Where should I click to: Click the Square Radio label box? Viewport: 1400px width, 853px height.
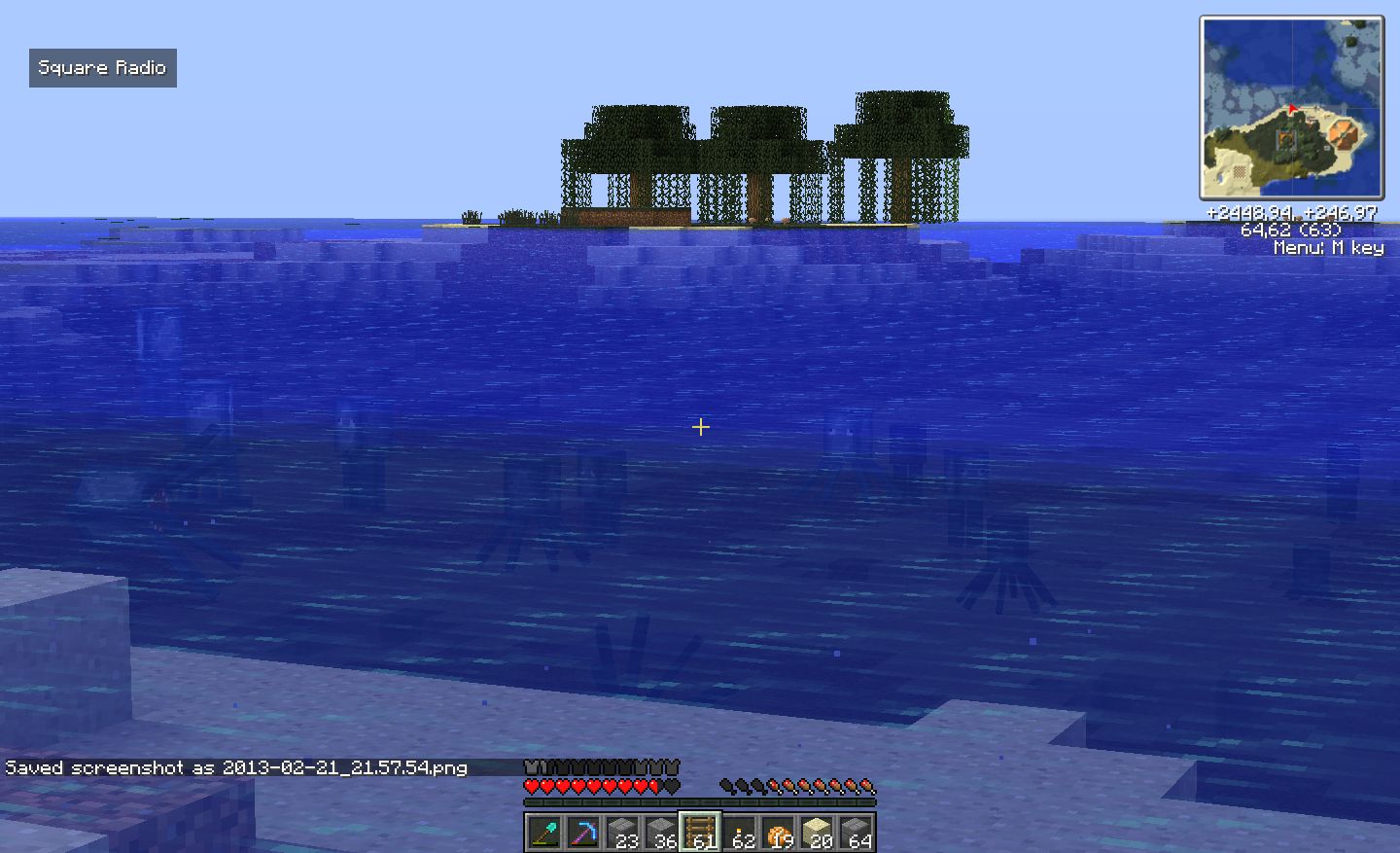coord(102,68)
